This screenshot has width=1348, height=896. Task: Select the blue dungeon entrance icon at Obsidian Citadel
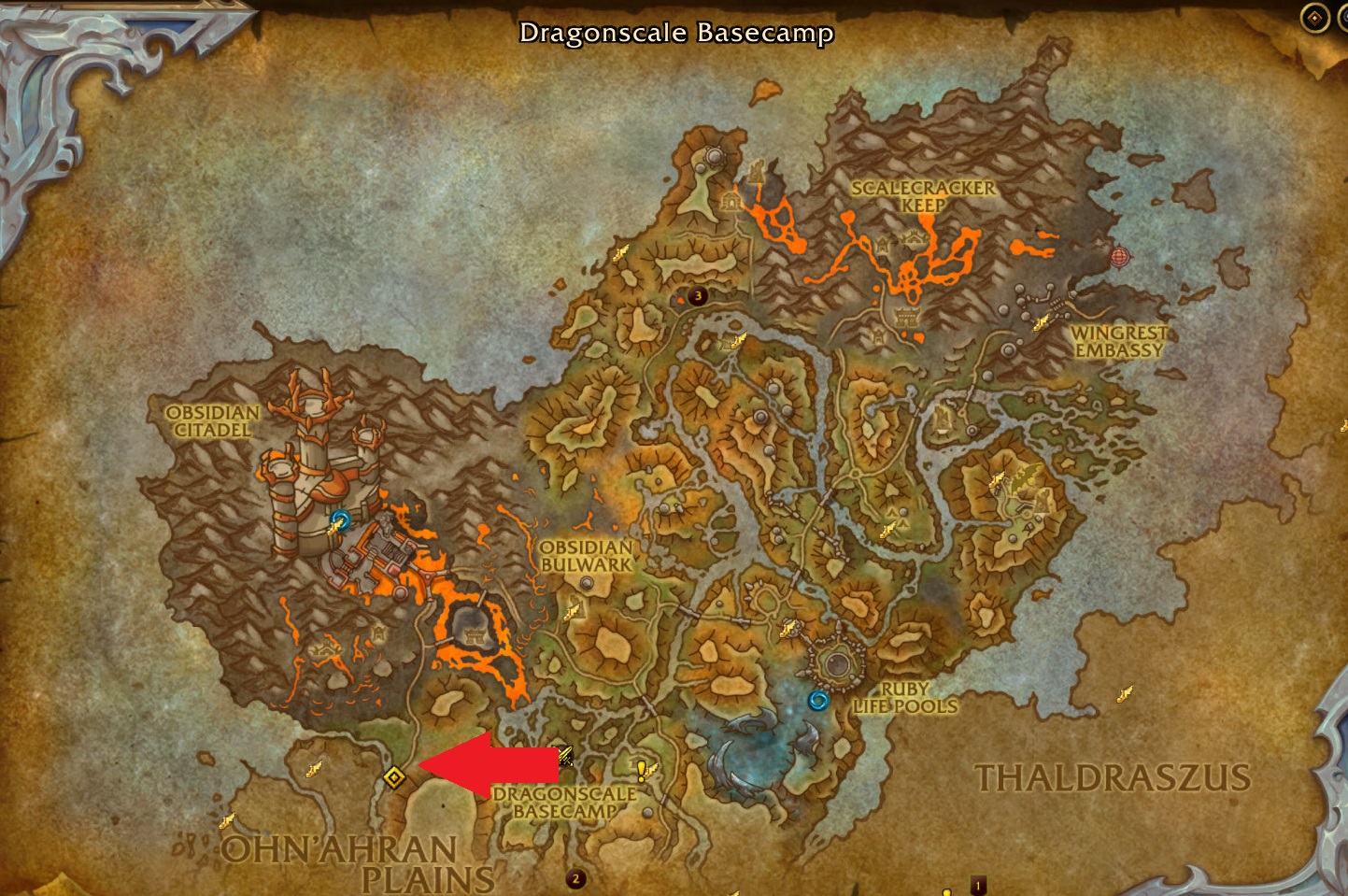click(340, 523)
